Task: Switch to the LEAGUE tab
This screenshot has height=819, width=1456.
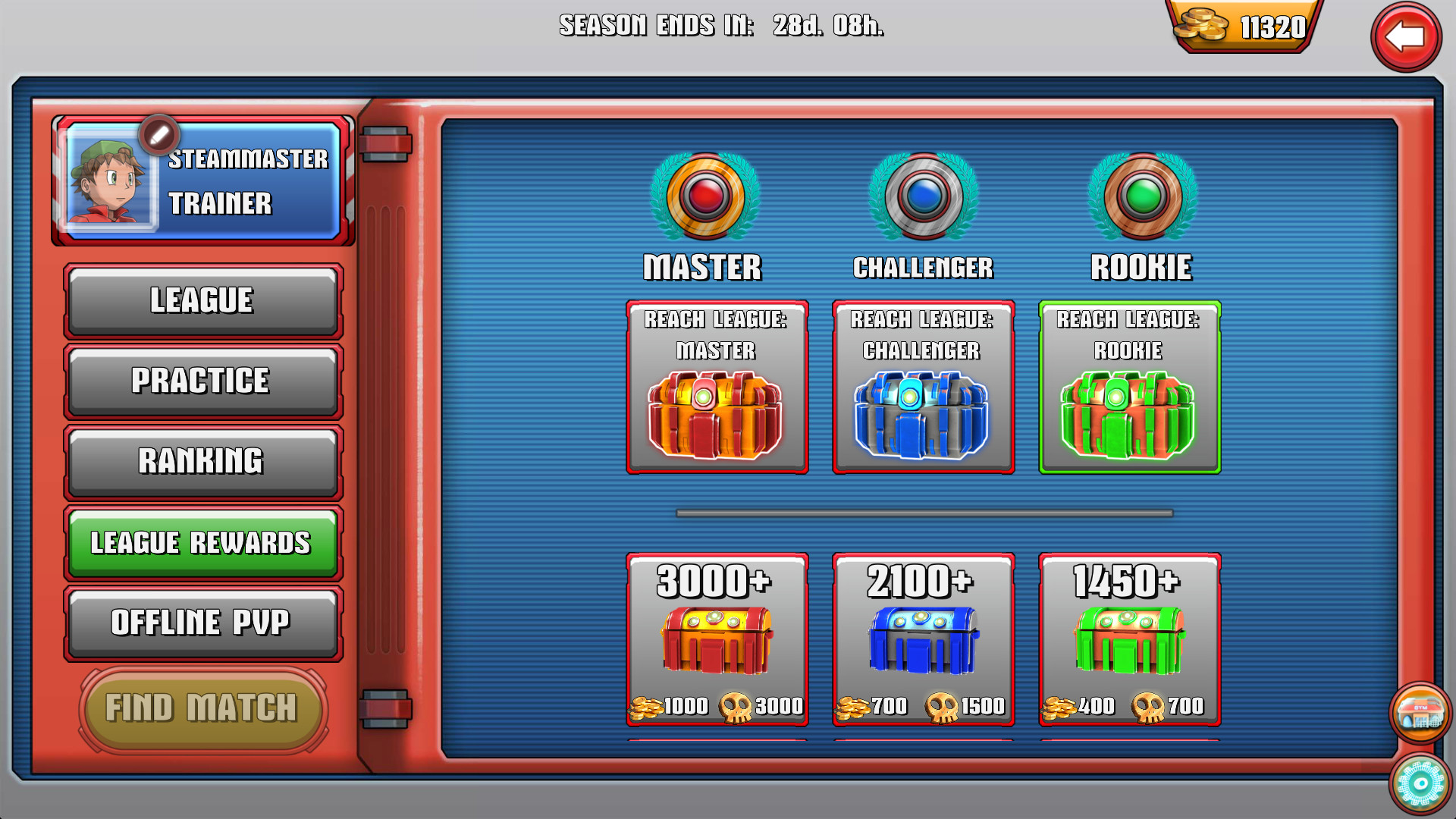Action: coord(202,300)
